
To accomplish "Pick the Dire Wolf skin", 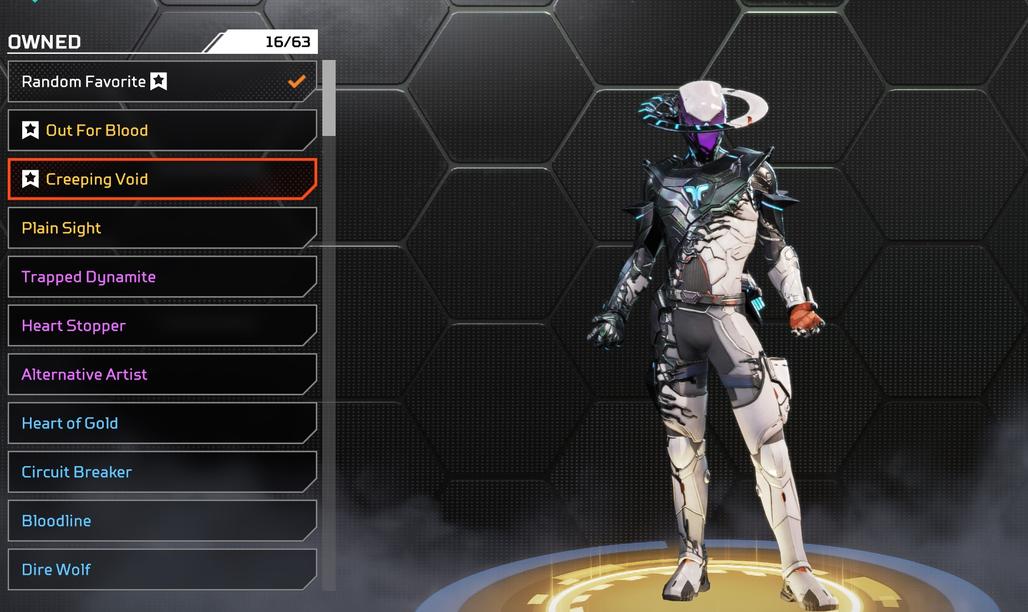I will pyautogui.click(x=162, y=569).
